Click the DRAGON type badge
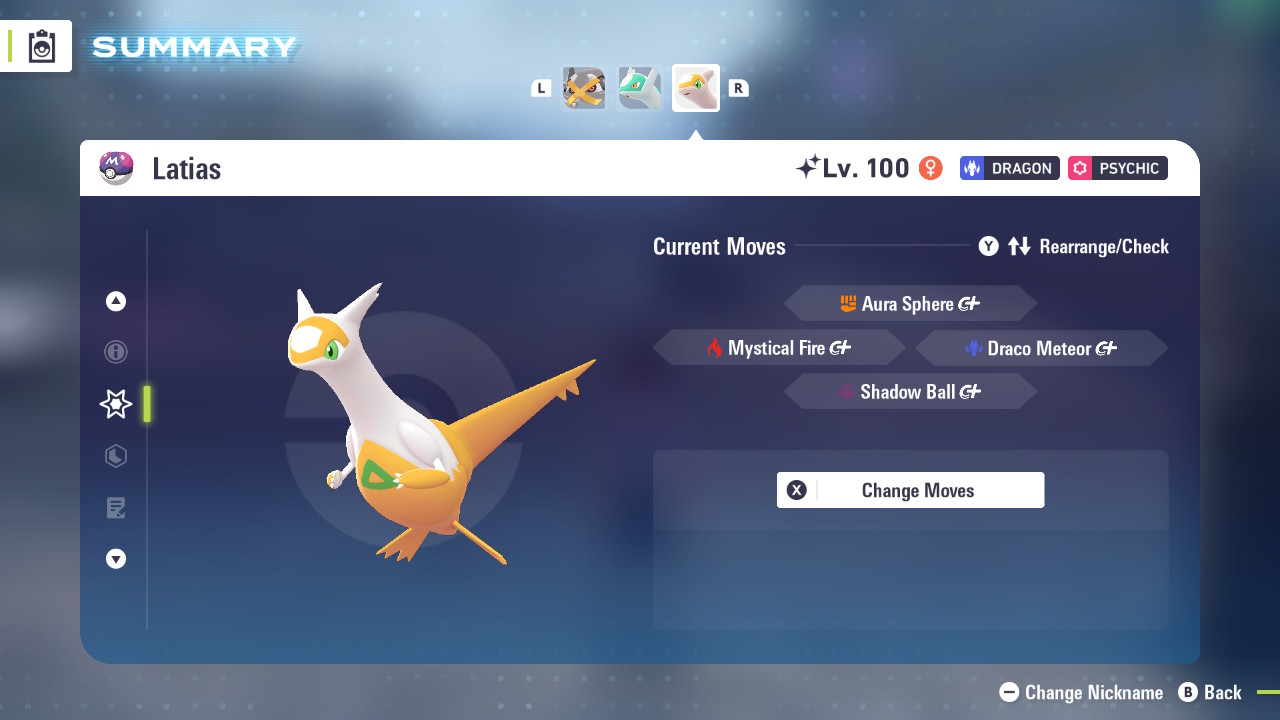Viewport: 1280px width, 720px height. pos(1009,168)
